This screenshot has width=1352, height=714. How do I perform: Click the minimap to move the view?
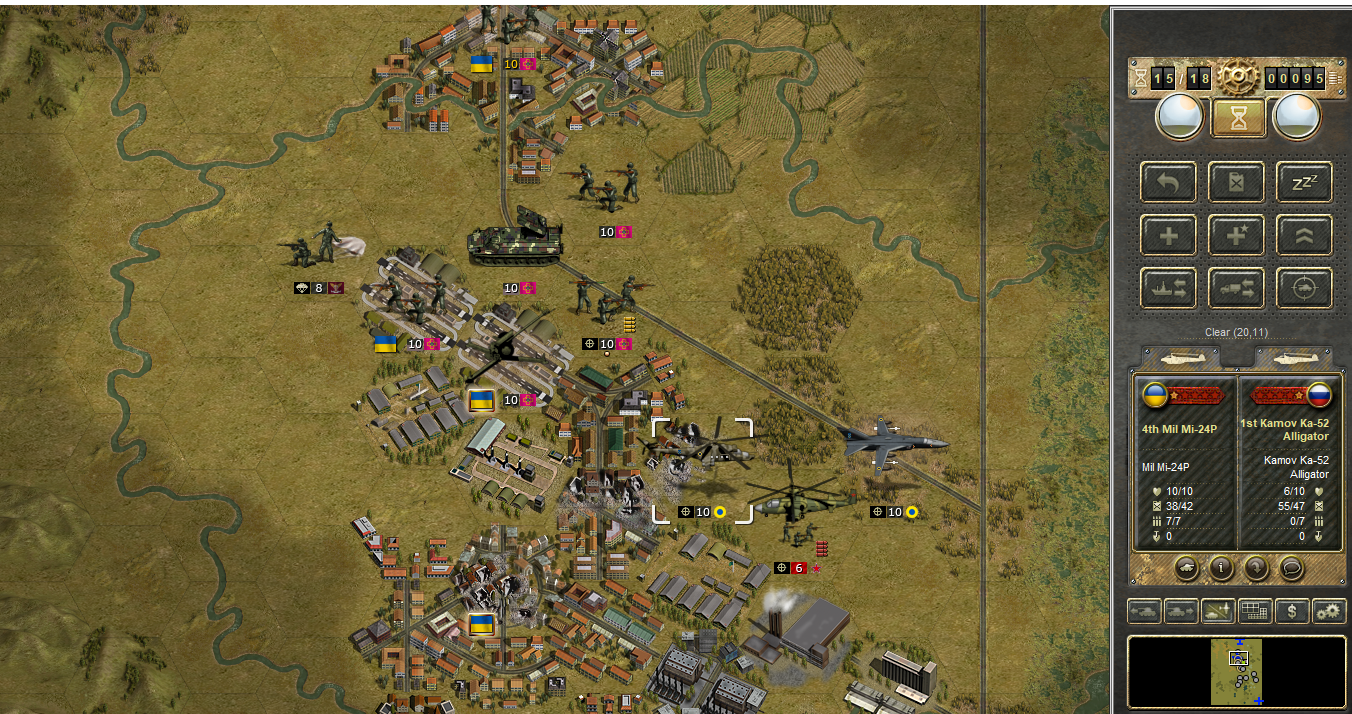(x=1237, y=671)
